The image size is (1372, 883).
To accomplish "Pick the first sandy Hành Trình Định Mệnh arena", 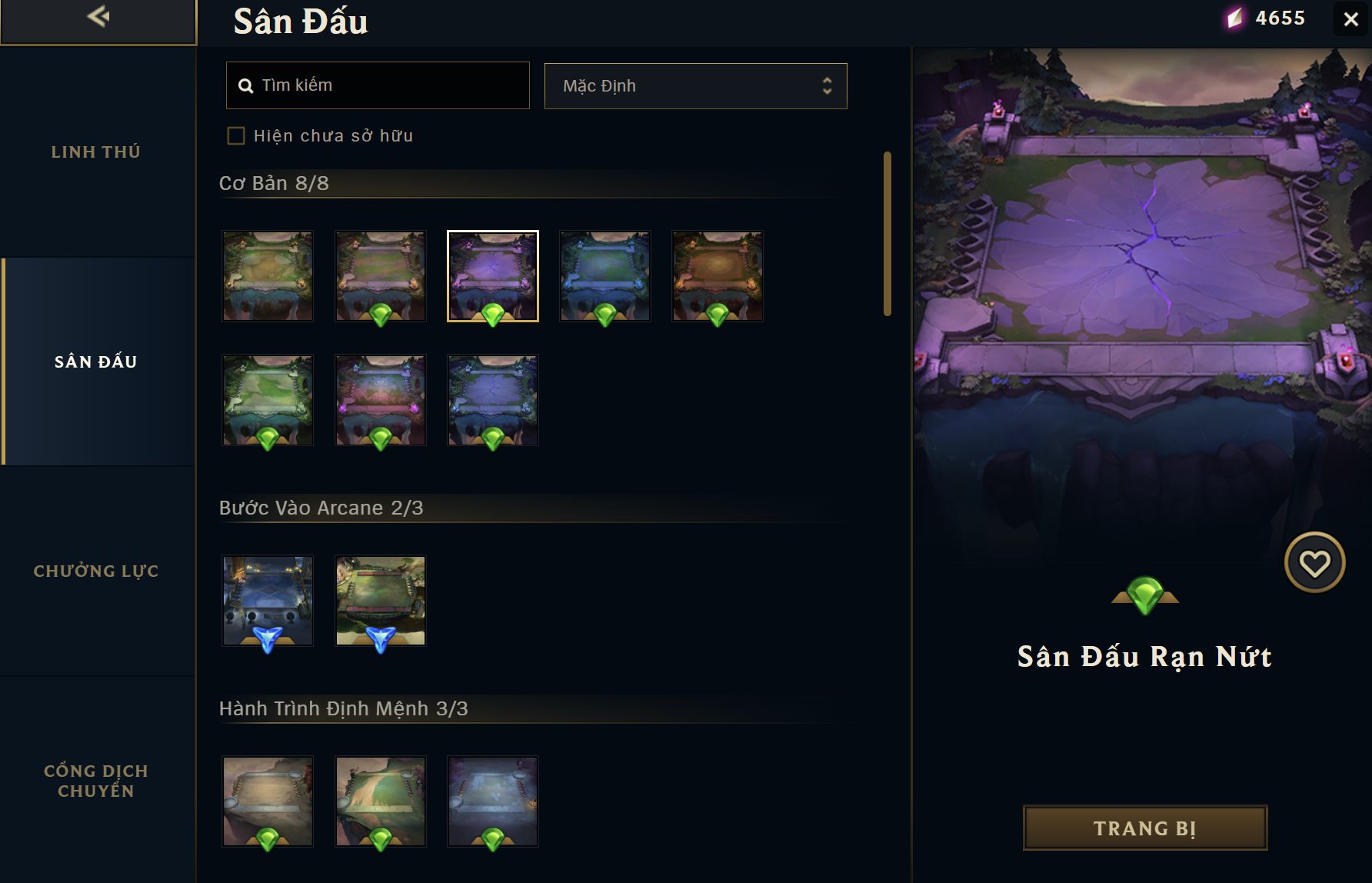I will (x=268, y=801).
